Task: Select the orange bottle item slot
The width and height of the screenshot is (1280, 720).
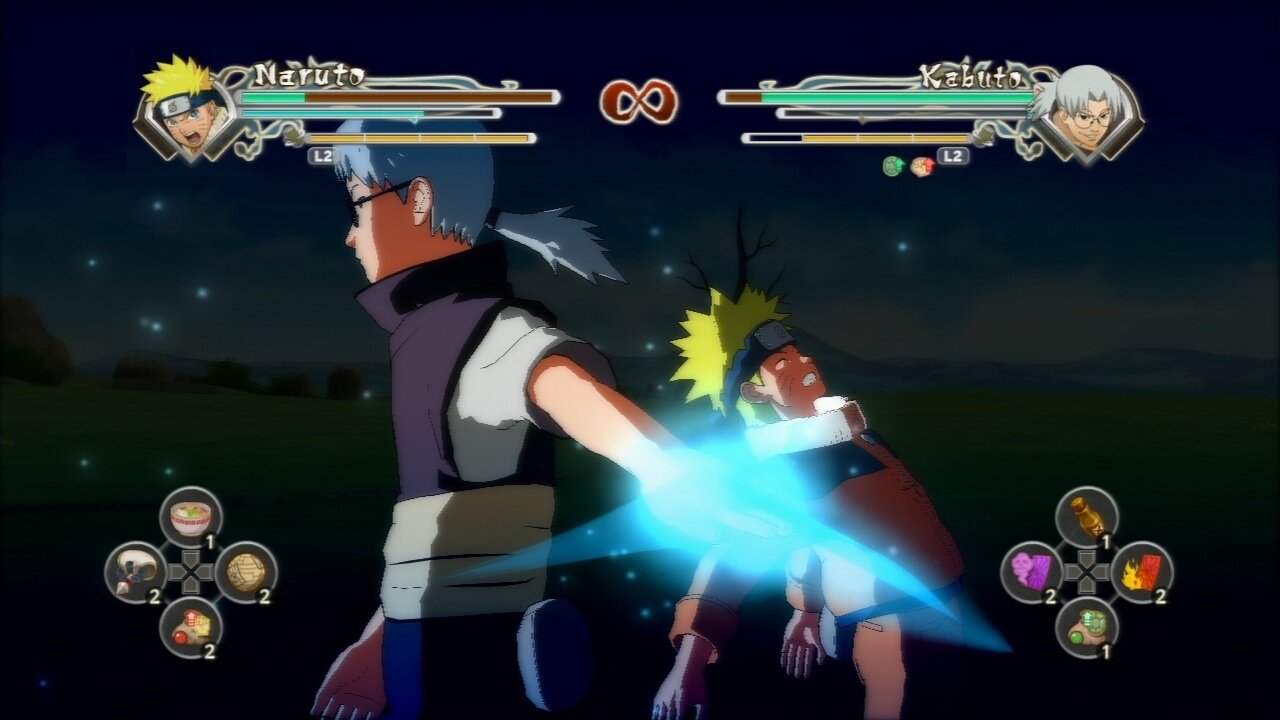Action: click(1087, 517)
